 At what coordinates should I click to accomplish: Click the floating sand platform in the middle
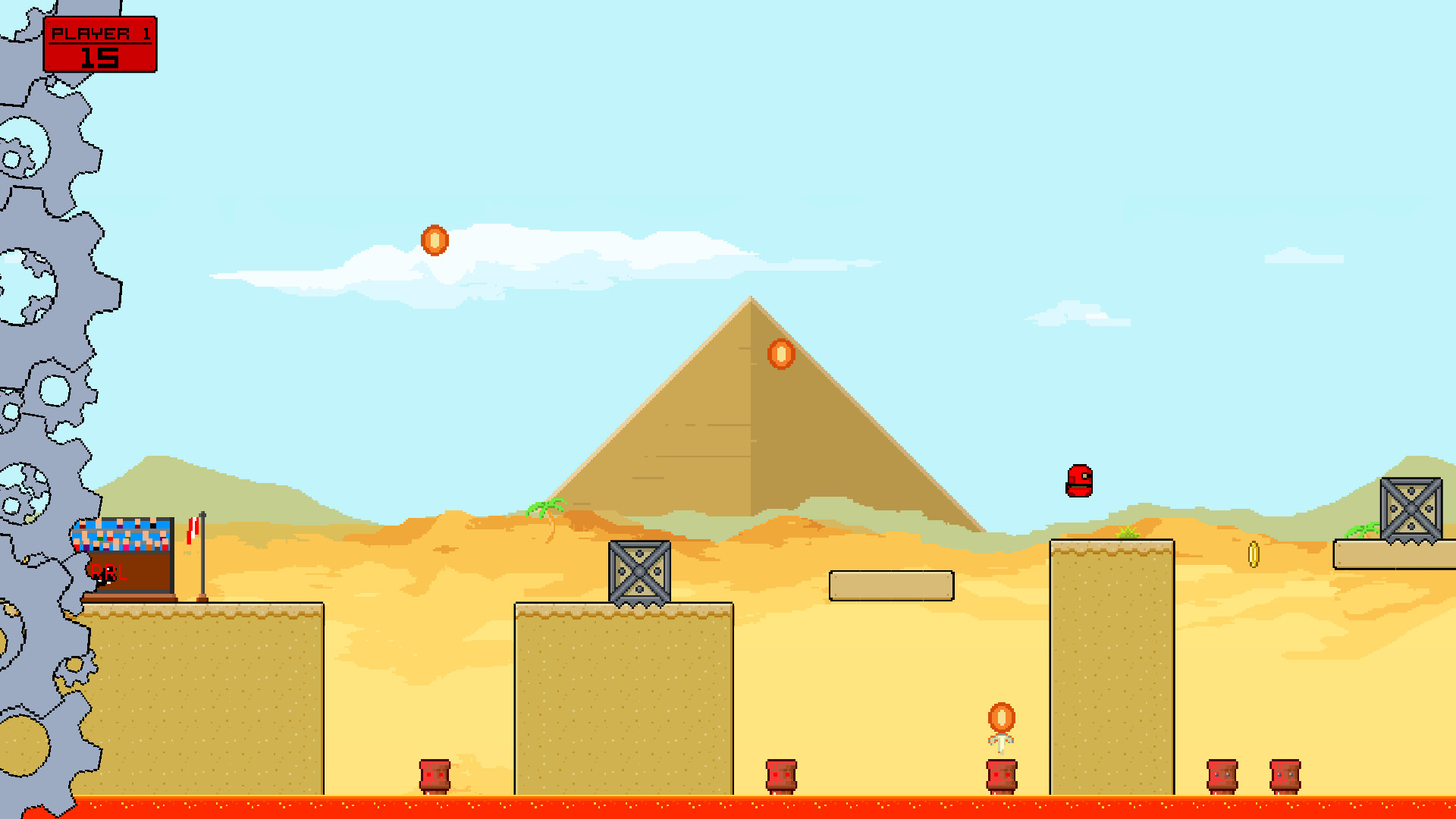click(x=891, y=584)
